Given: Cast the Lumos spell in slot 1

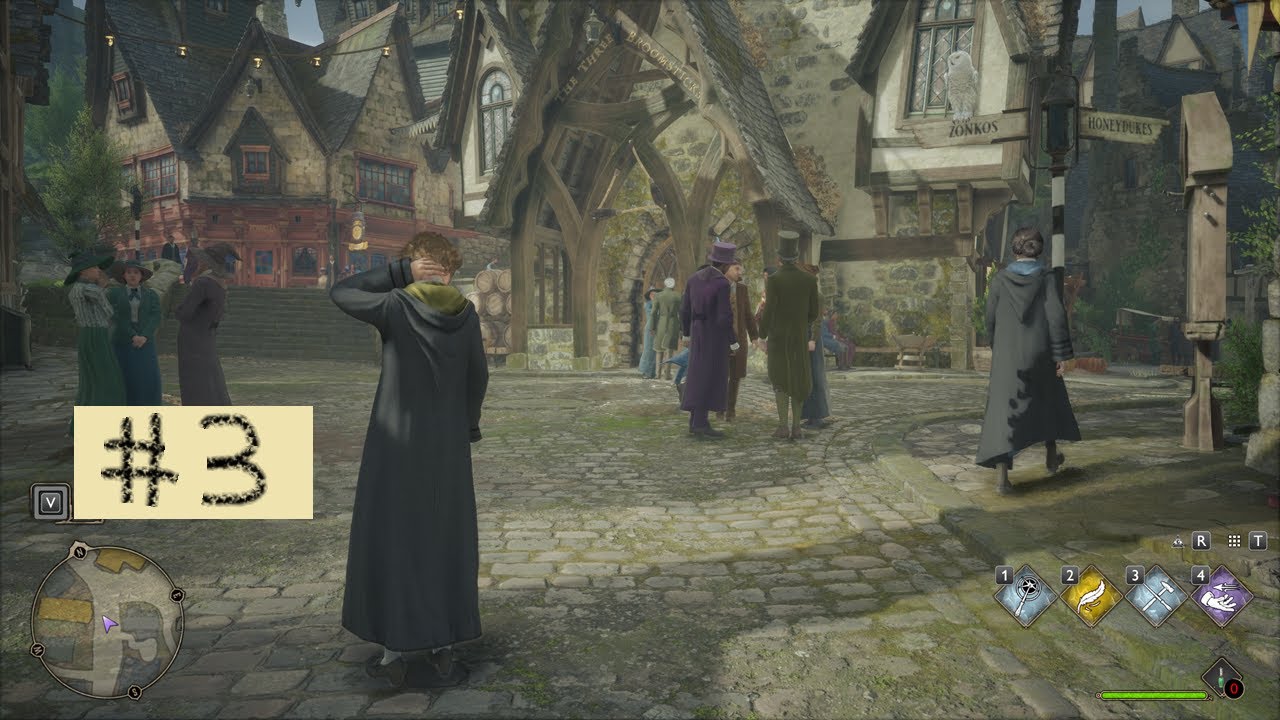Looking at the screenshot, I should point(1023,598).
